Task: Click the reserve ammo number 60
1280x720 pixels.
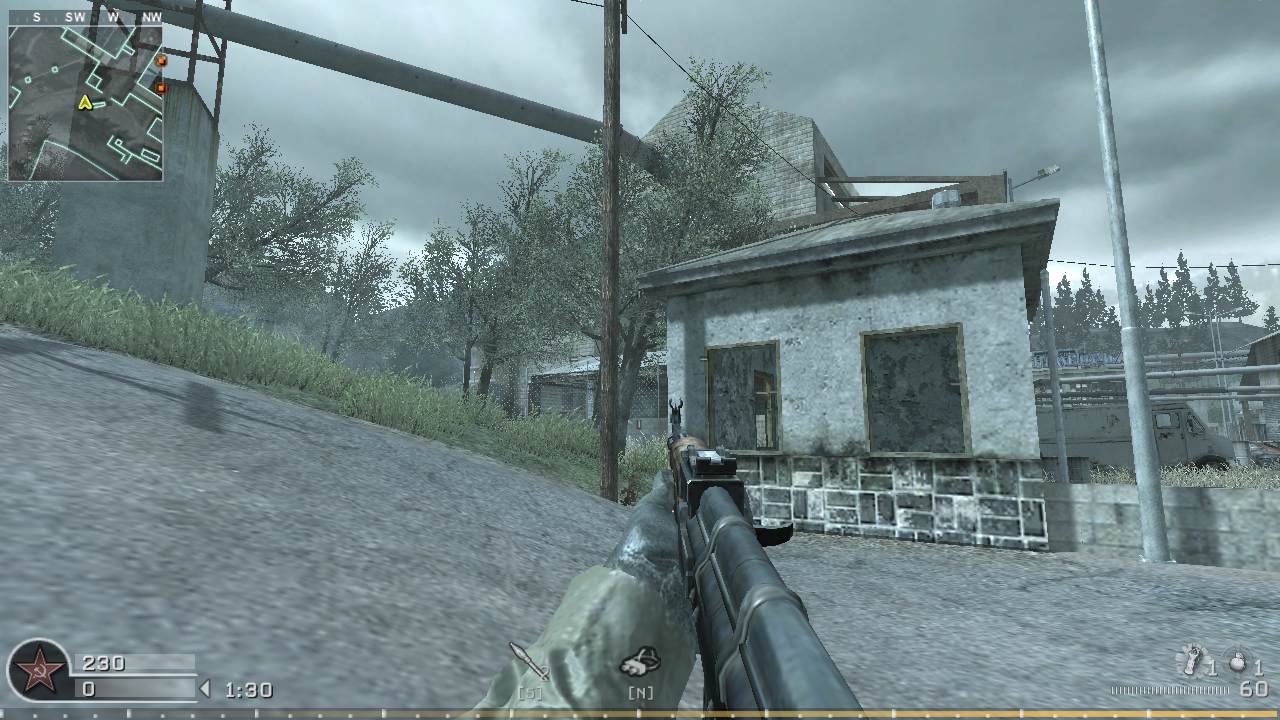Action: (1252, 686)
